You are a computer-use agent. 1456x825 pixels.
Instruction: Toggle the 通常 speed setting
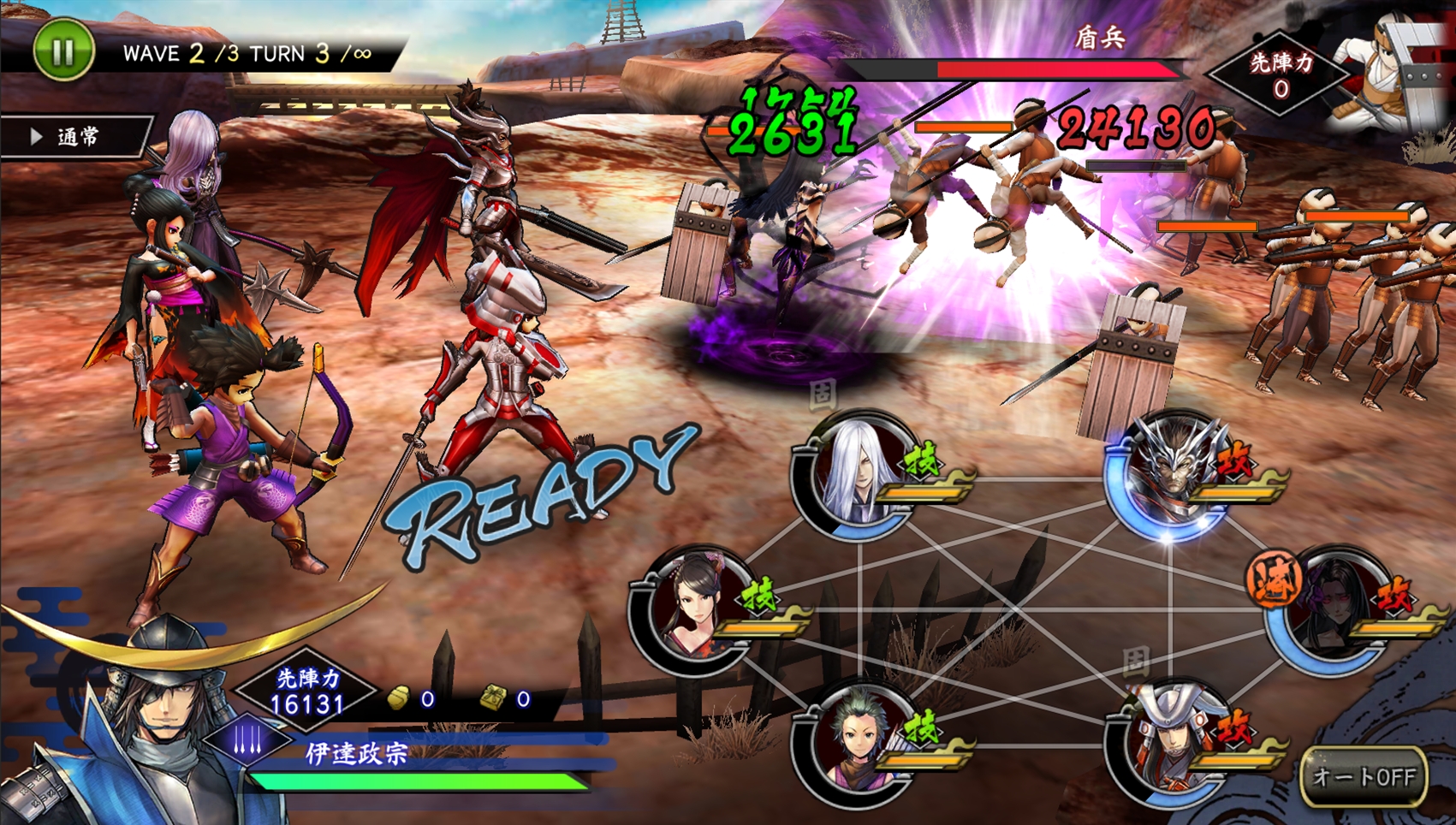[x=75, y=137]
